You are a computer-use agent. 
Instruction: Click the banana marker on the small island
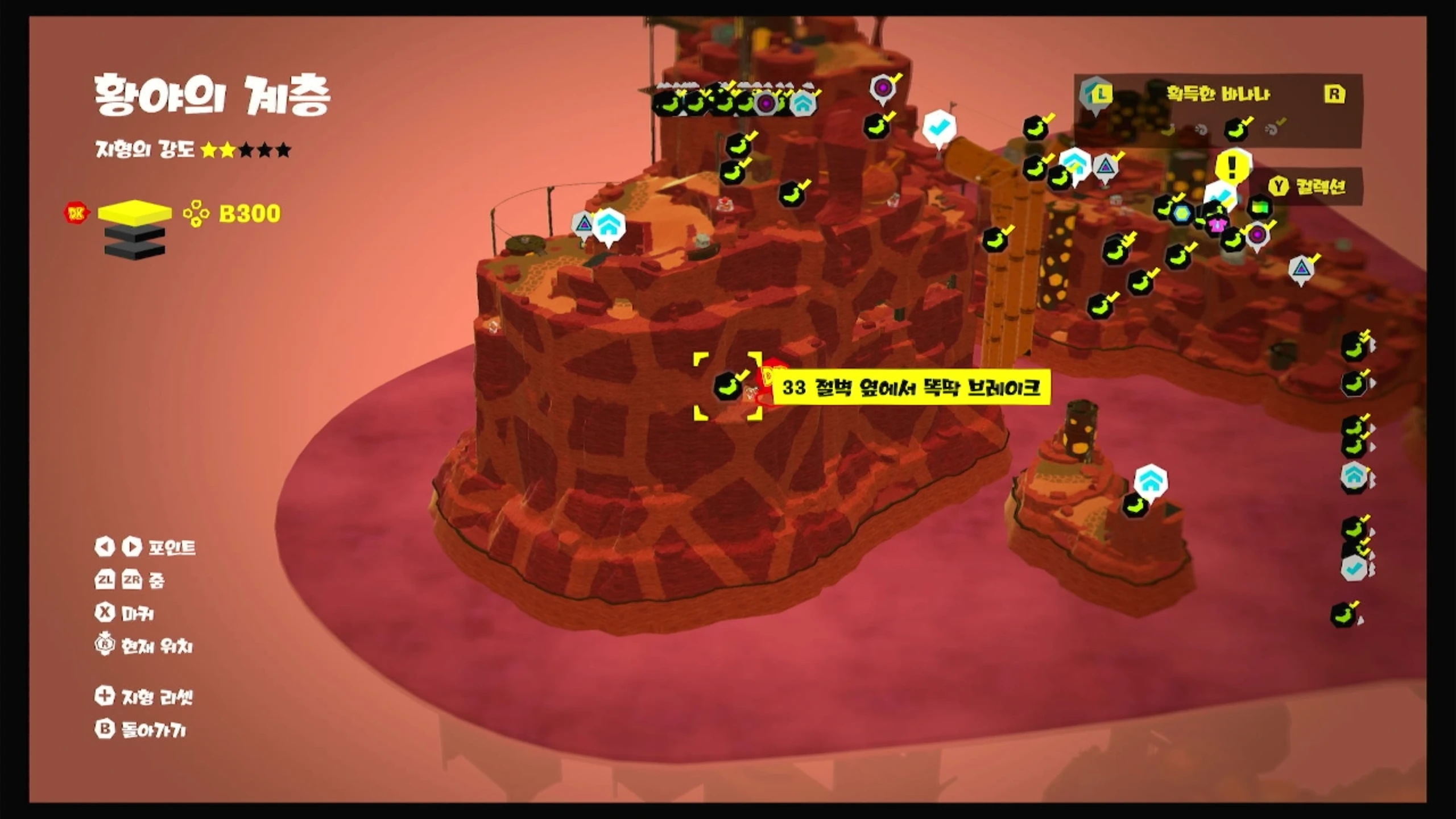click(1134, 505)
